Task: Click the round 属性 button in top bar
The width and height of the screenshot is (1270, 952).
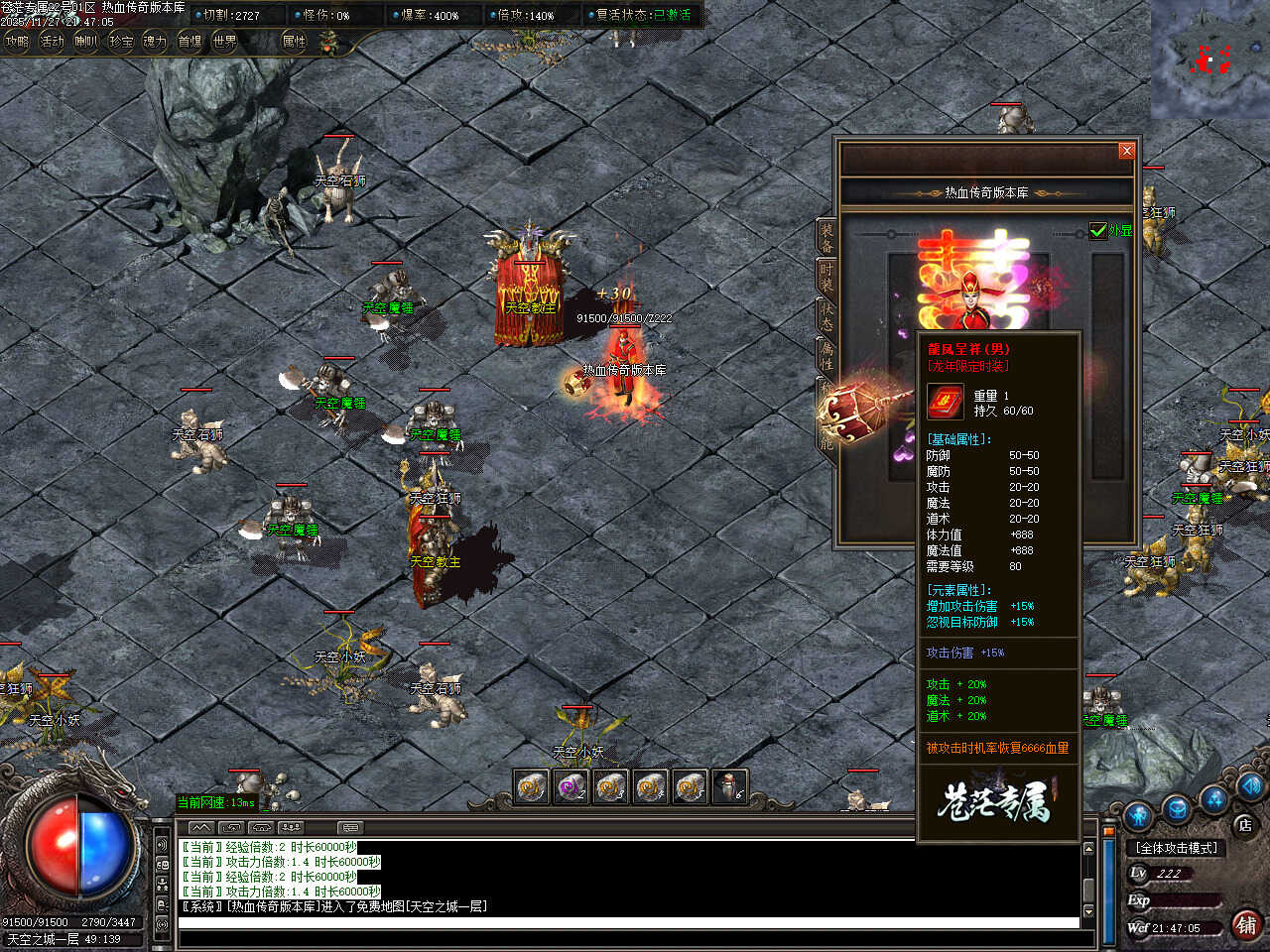Action: 295,42
